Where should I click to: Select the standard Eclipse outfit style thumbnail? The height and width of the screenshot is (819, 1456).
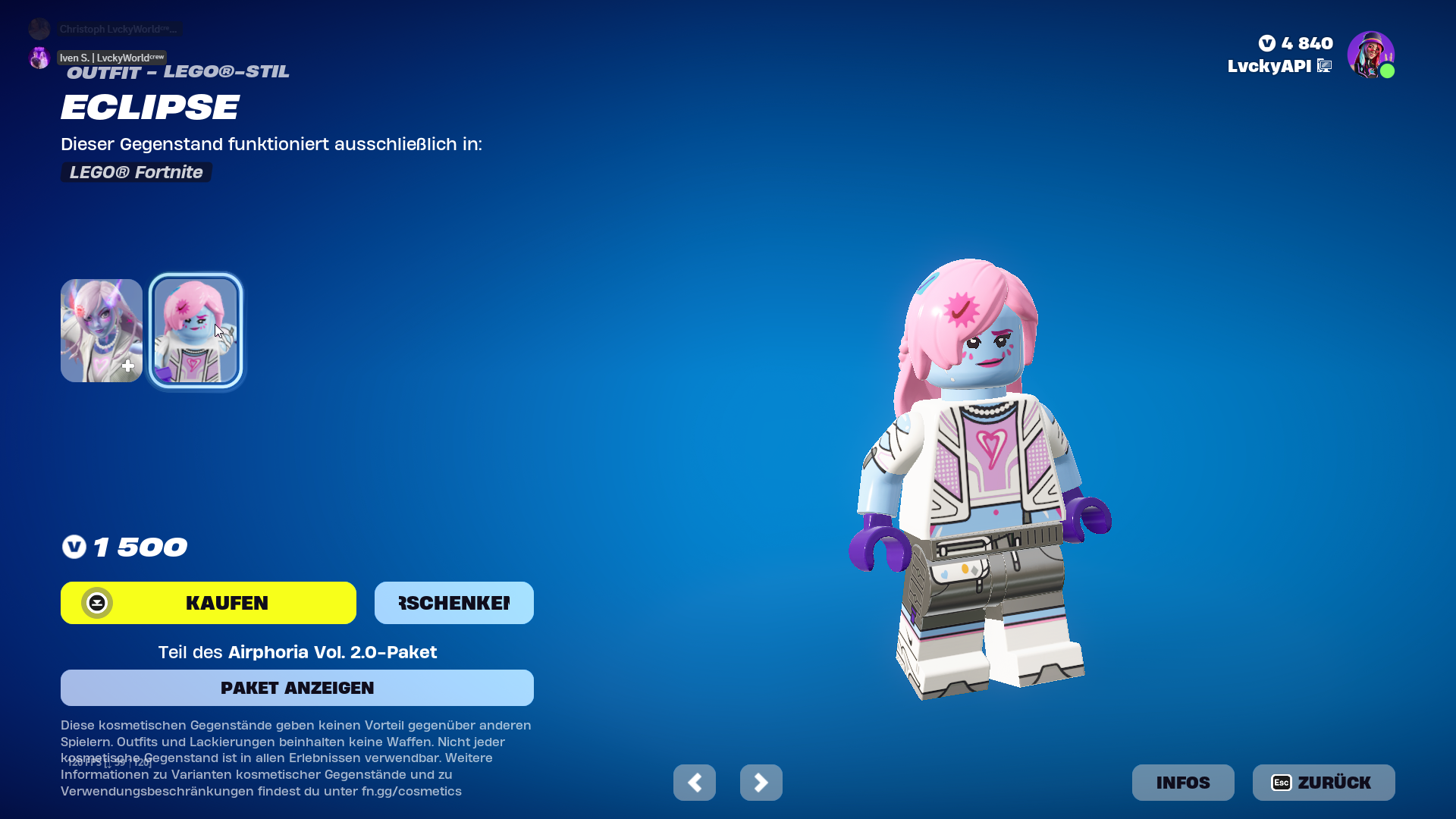102,331
